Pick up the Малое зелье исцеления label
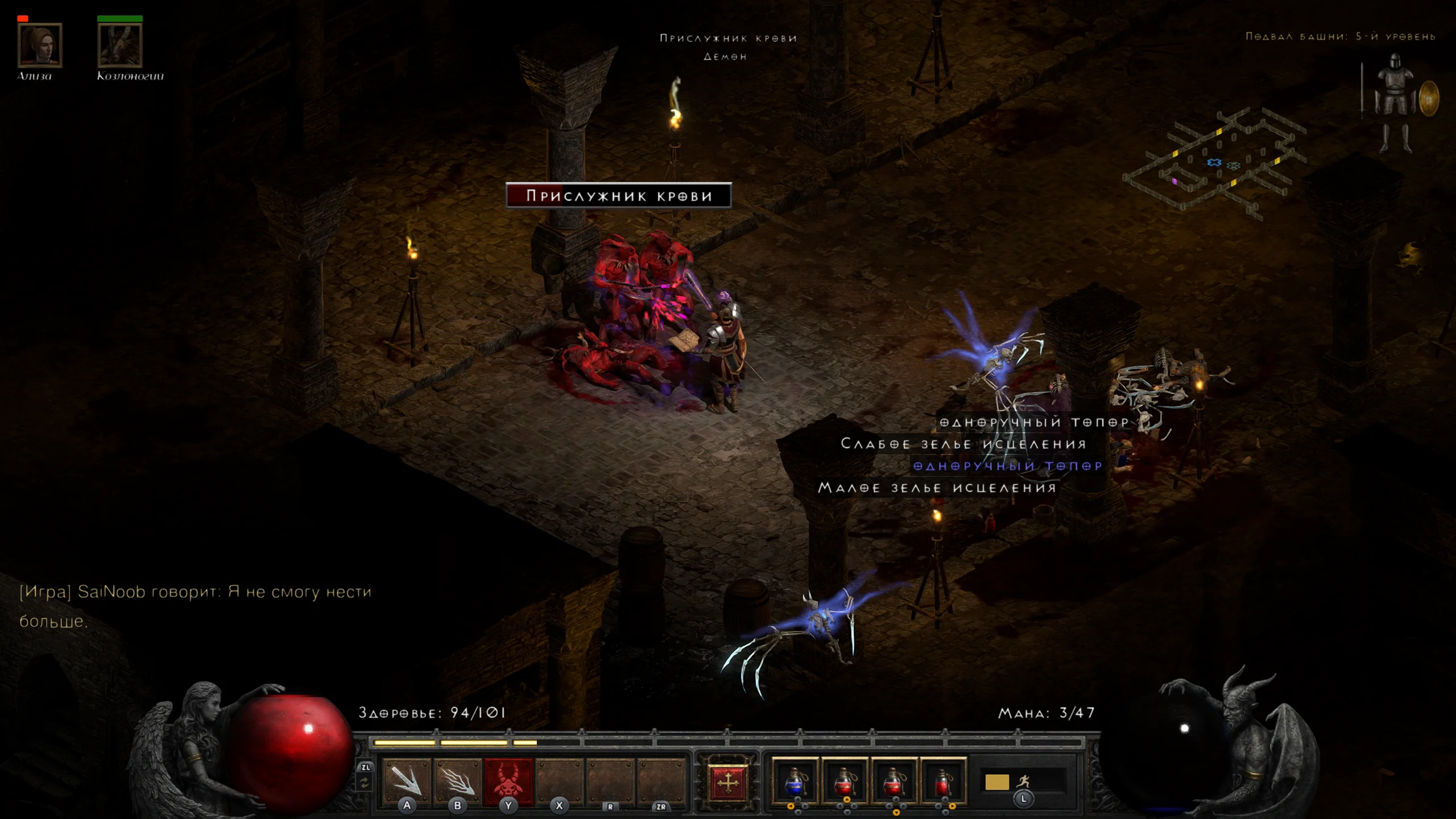 tap(937, 488)
